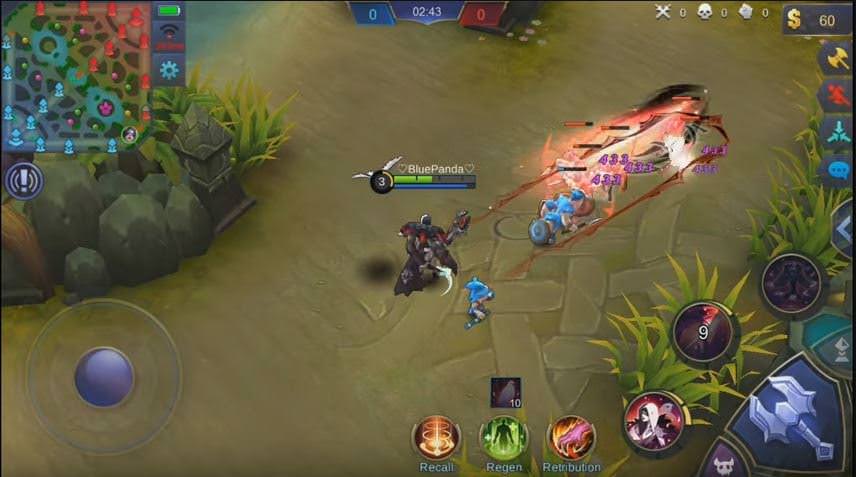Open the battlefield minimap

pos(74,77)
